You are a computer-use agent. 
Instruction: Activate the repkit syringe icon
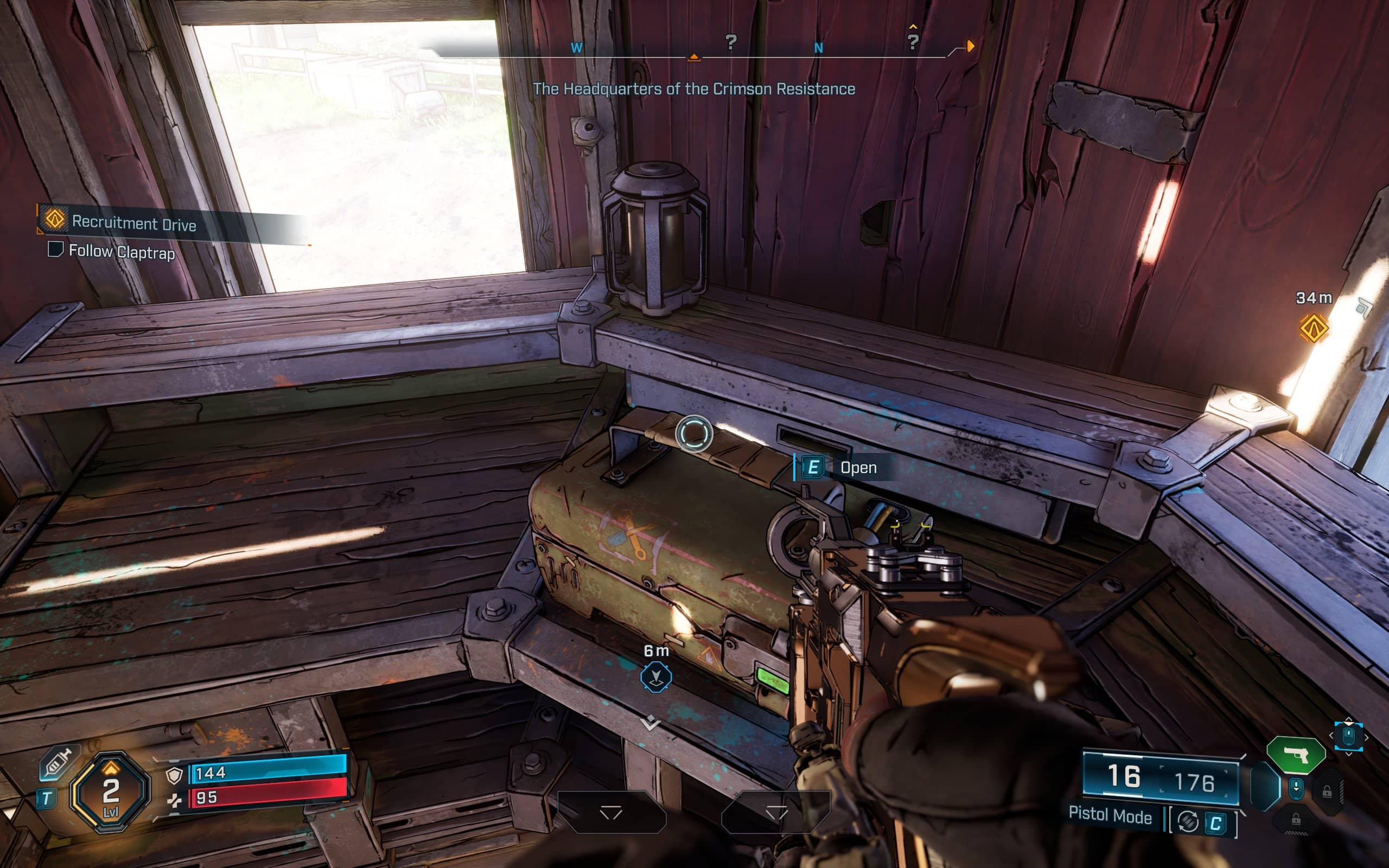[x=58, y=763]
